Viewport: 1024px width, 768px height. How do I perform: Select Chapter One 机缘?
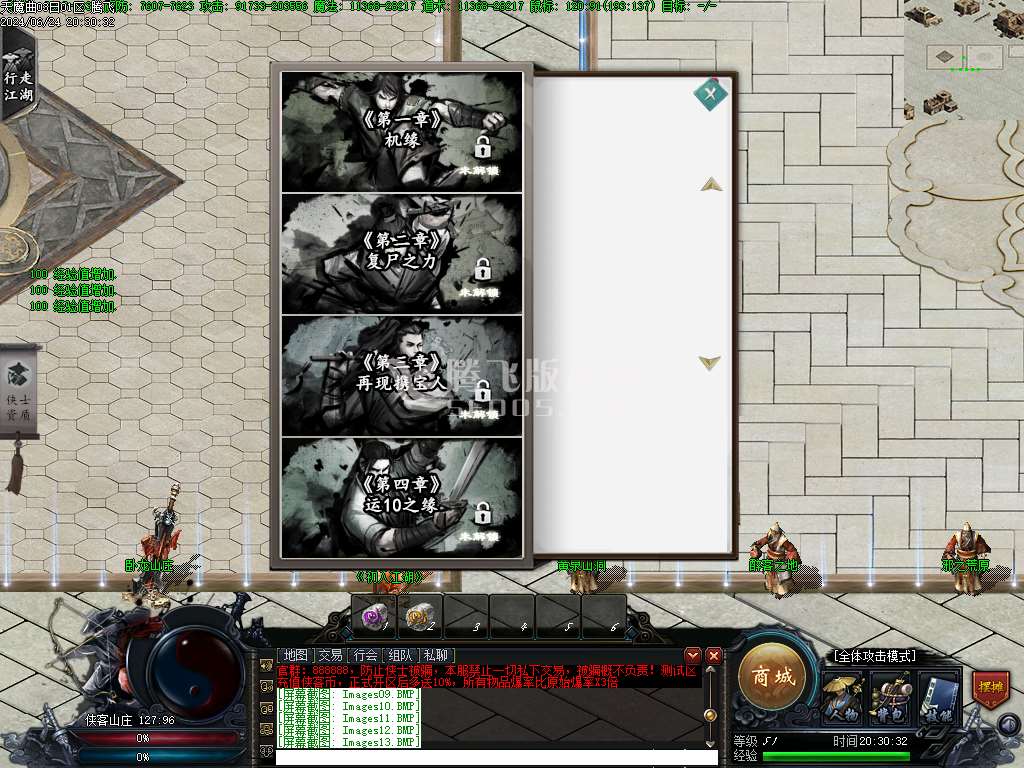click(401, 131)
